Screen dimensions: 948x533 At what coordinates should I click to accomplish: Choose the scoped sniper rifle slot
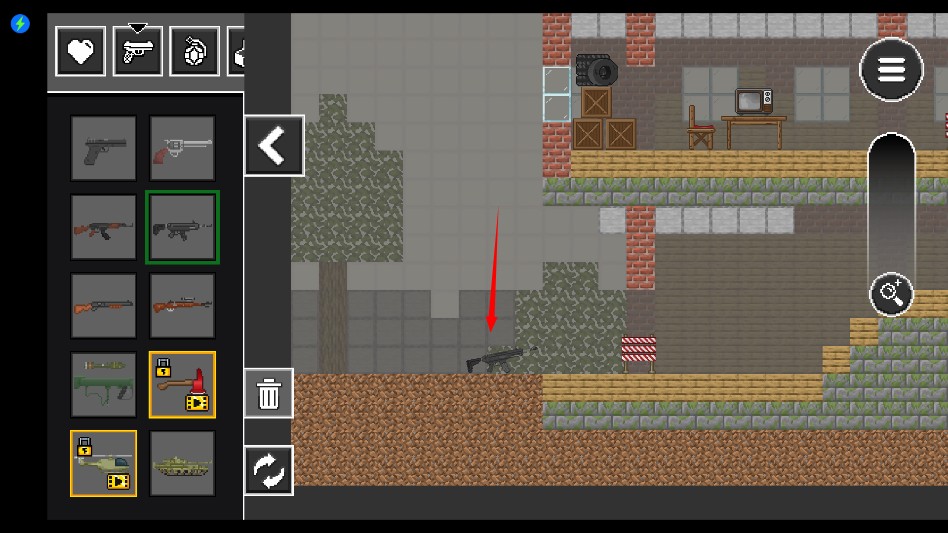(x=182, y=306)
